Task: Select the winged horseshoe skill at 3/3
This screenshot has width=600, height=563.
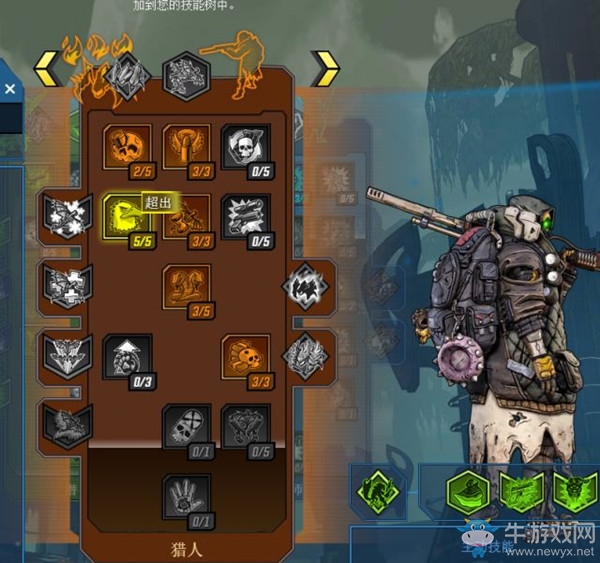Action: (187, 148)
